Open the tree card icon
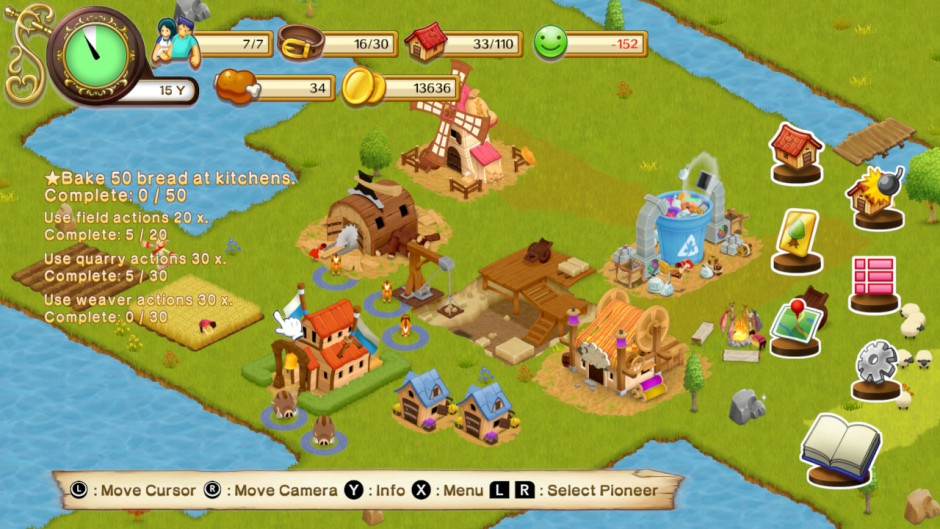 click(797, 236)
